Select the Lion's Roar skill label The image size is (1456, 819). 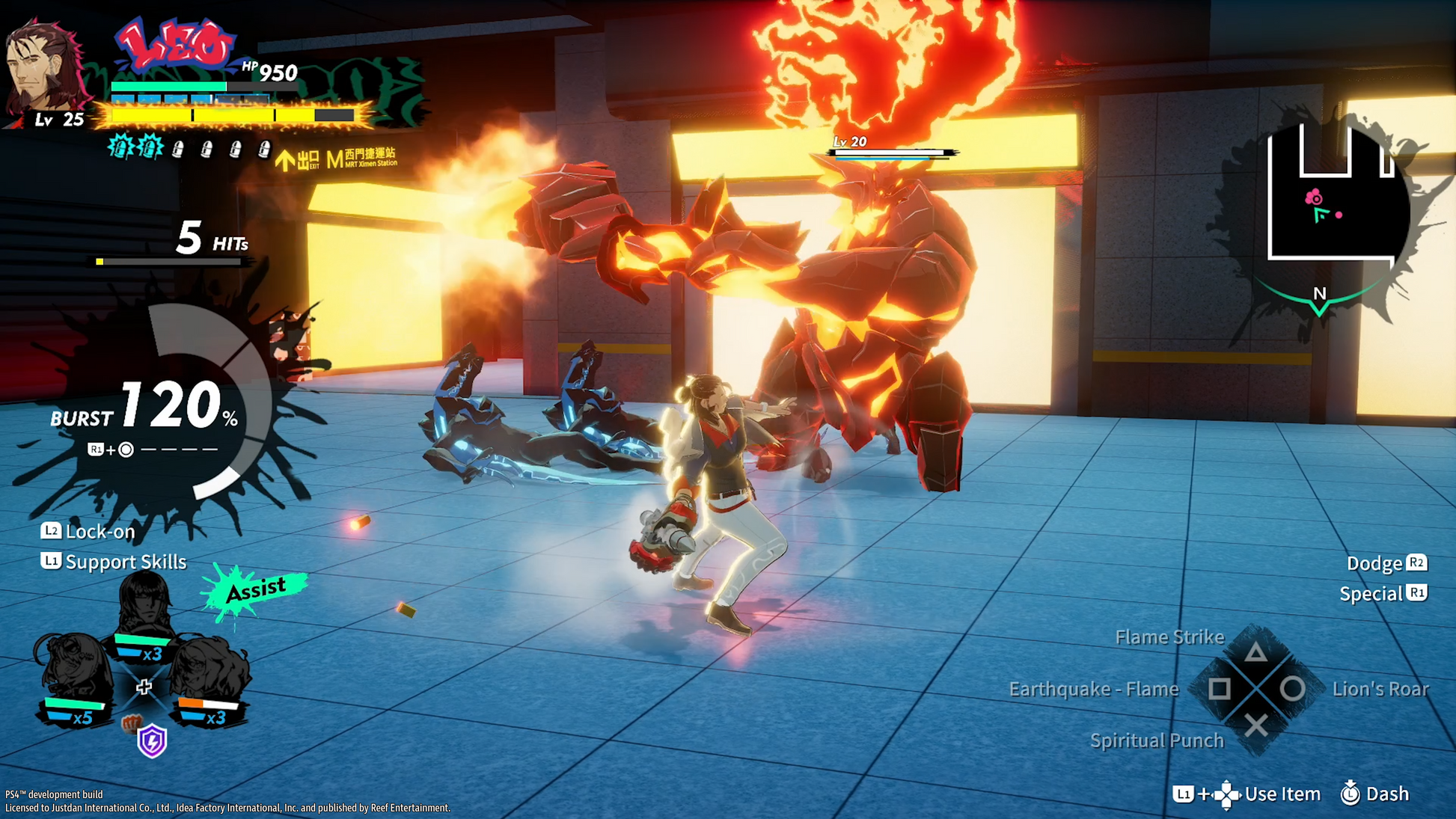(1380, 690)
